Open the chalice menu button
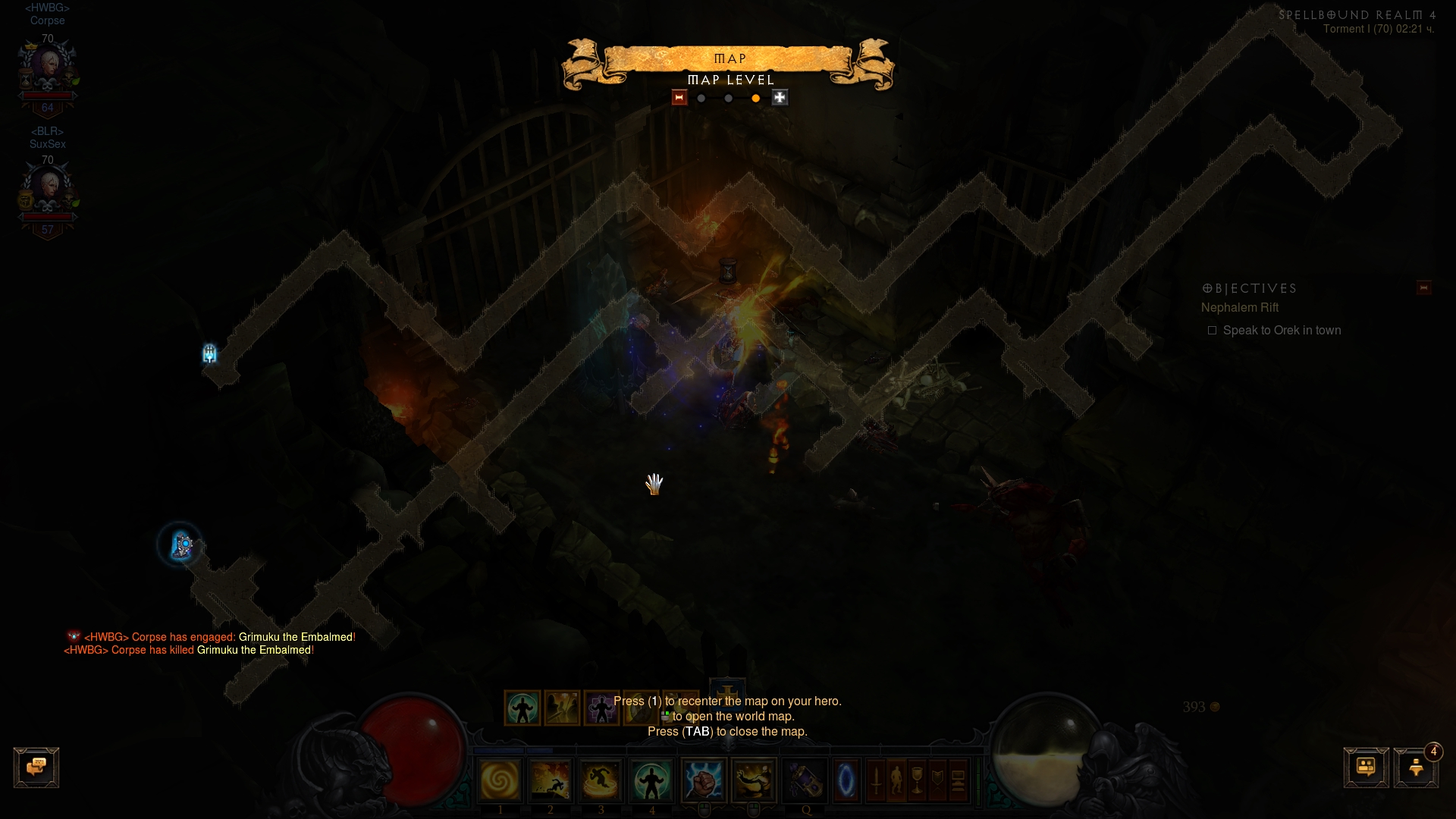Image resolution: width=1456 pixels, height=819 pixels. coord(918,780)
